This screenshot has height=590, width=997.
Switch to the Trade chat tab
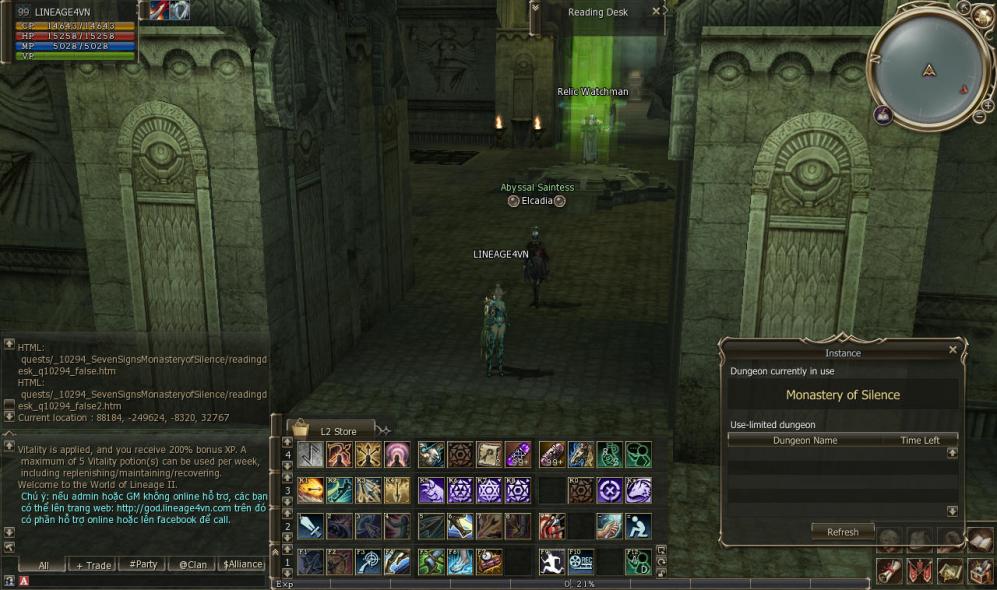click(x=93, y=565)
